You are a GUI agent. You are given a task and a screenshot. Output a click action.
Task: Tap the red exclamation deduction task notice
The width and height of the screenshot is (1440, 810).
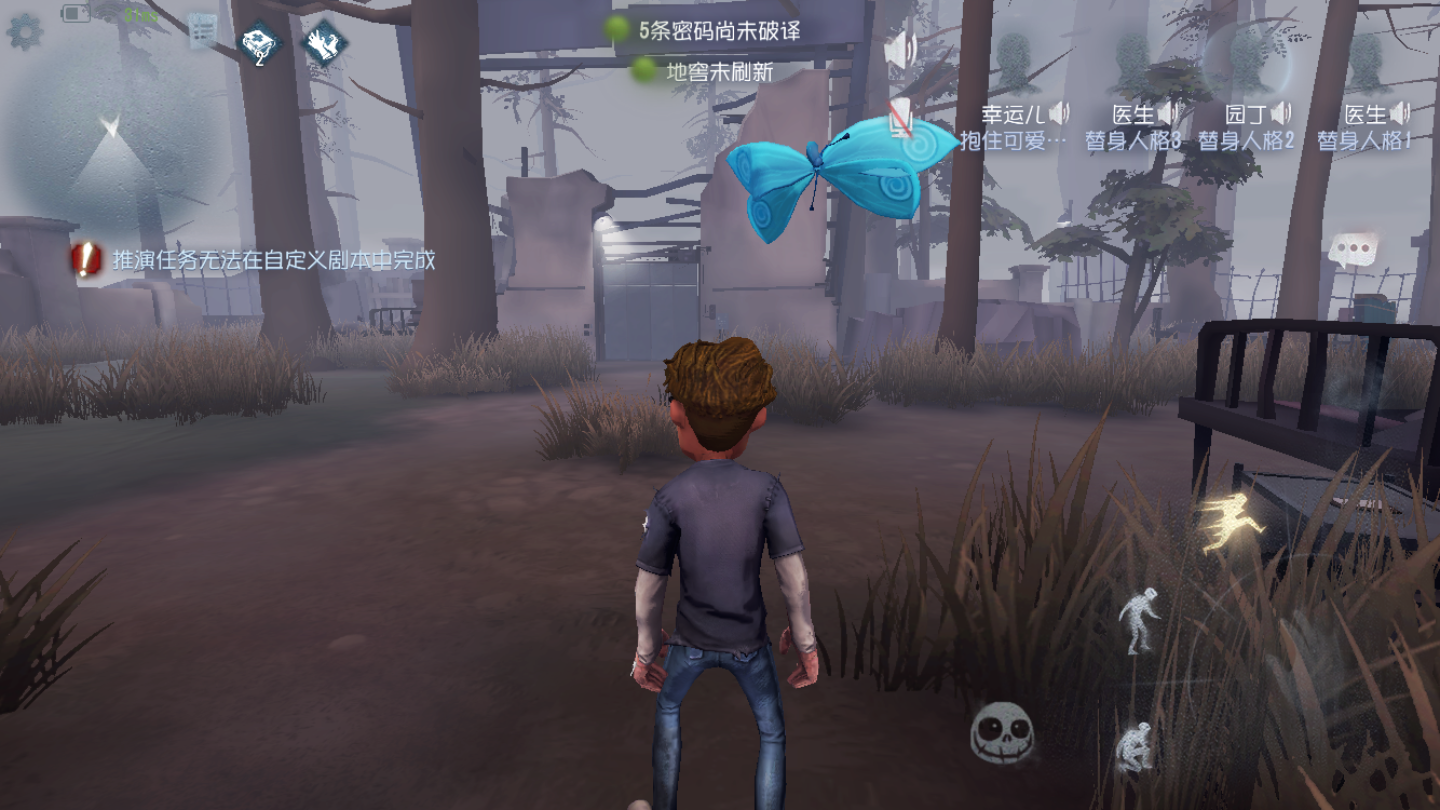[87, 261]
